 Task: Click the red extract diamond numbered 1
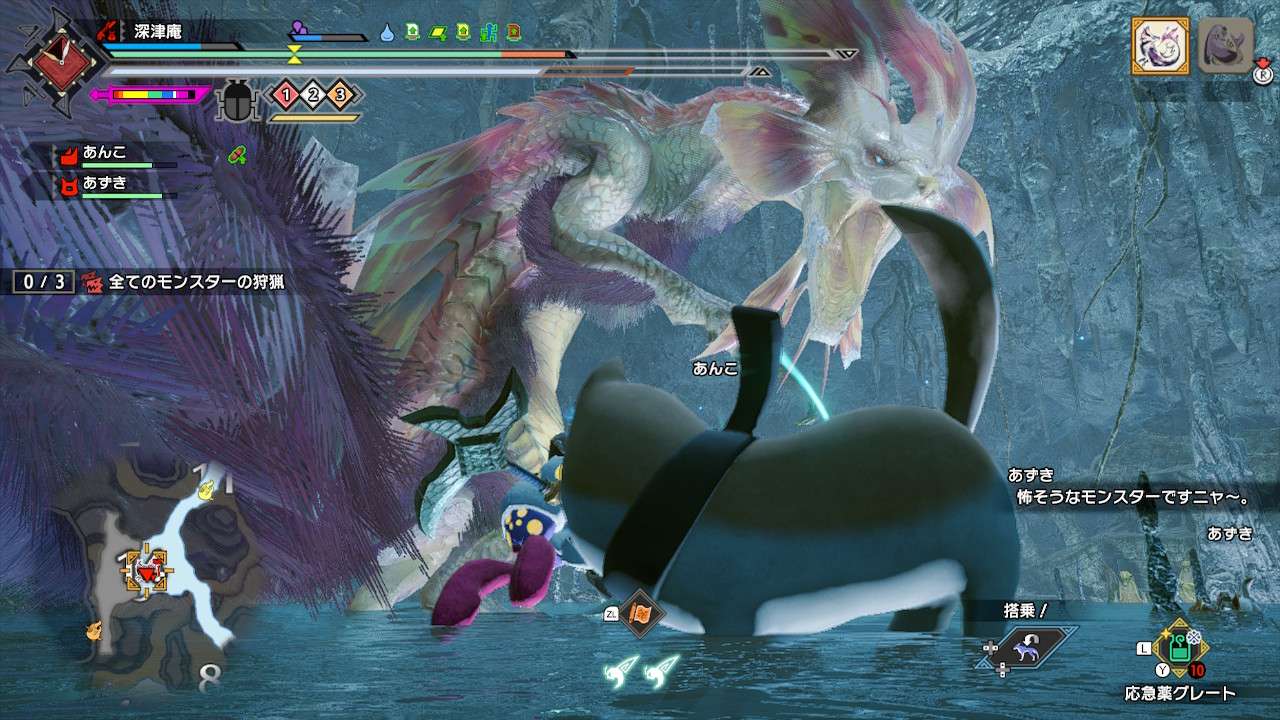[x=286, y=95]
